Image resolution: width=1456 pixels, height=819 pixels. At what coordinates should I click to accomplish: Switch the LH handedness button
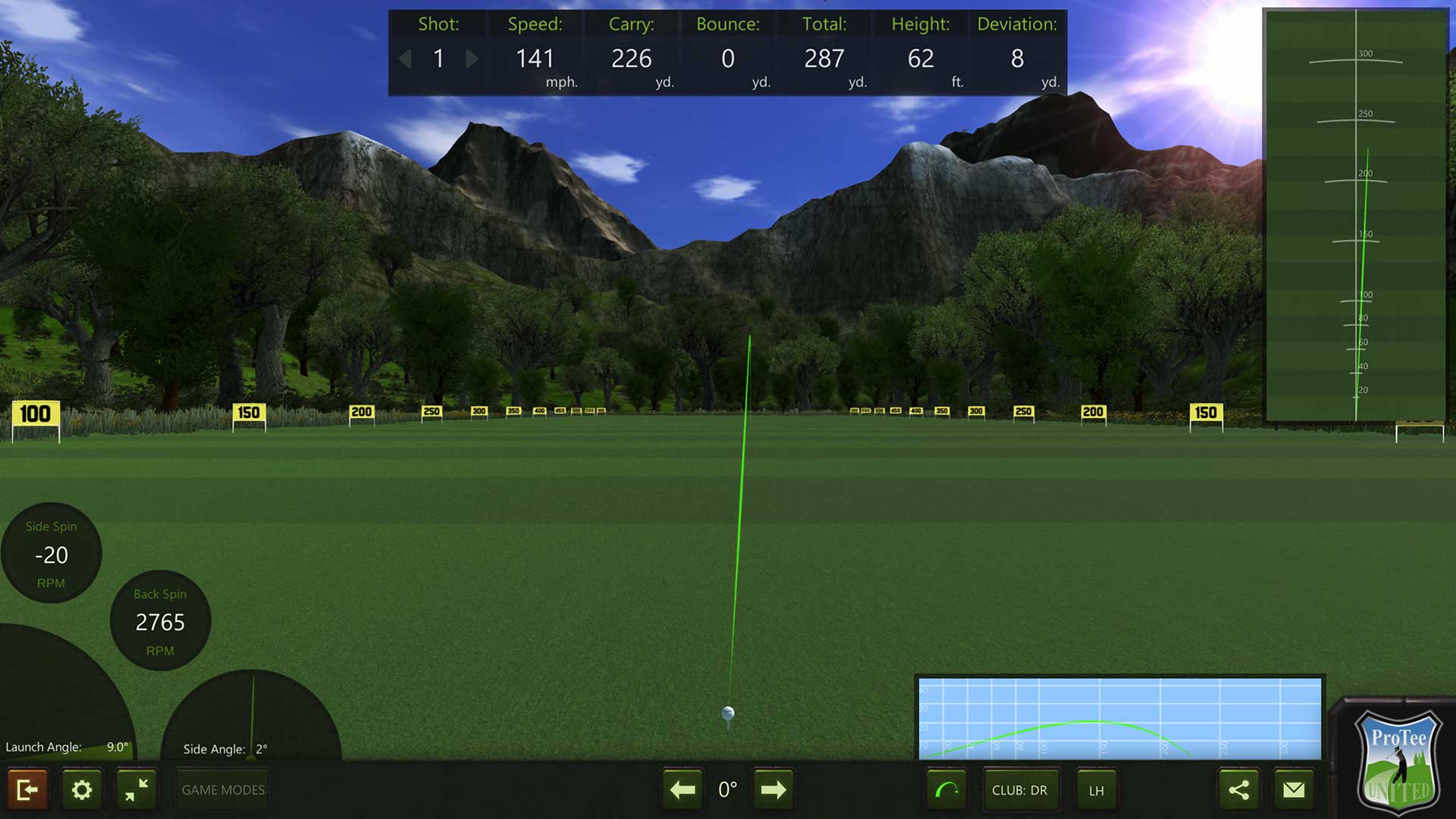pos(1096,790)
